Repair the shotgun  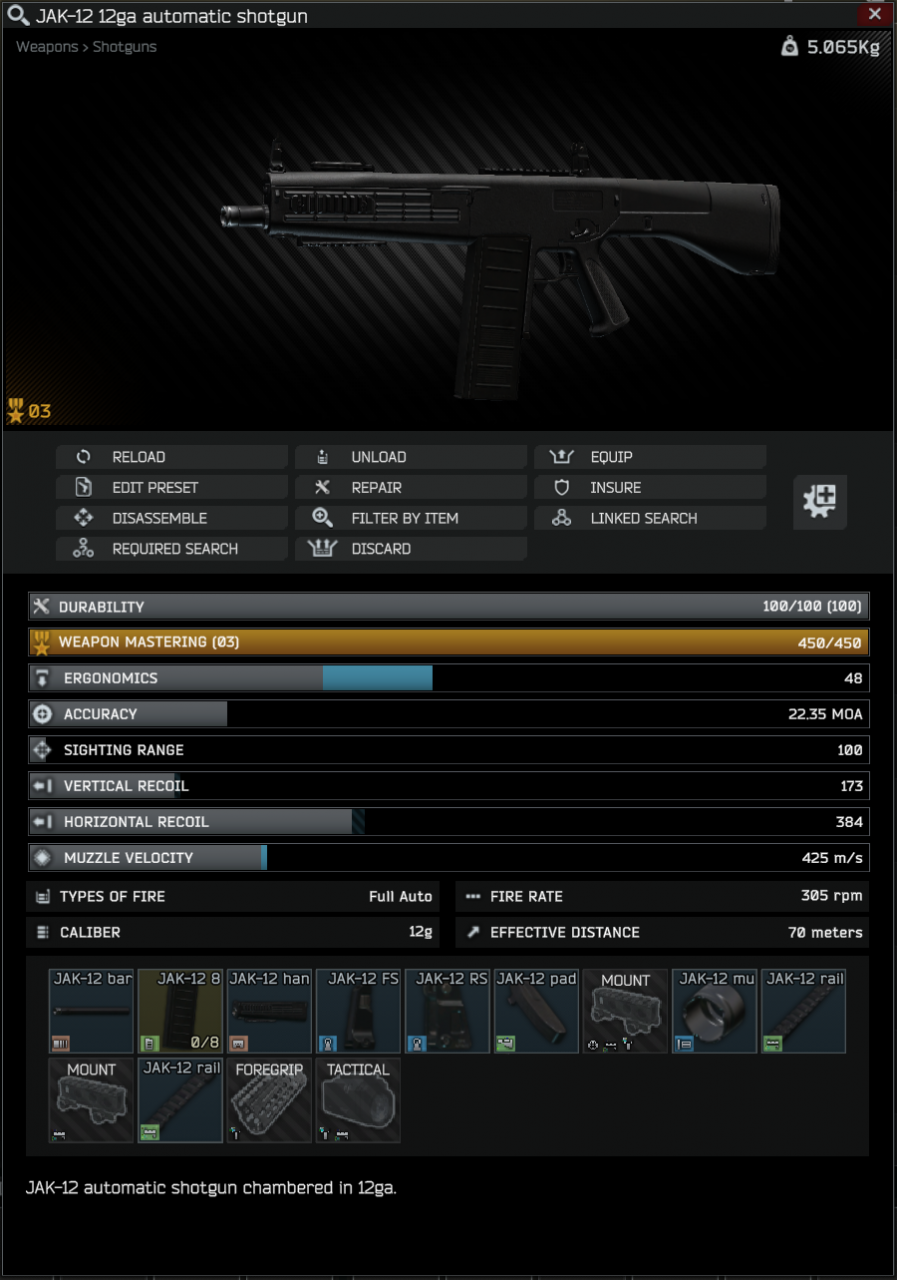tap(410, 488)
